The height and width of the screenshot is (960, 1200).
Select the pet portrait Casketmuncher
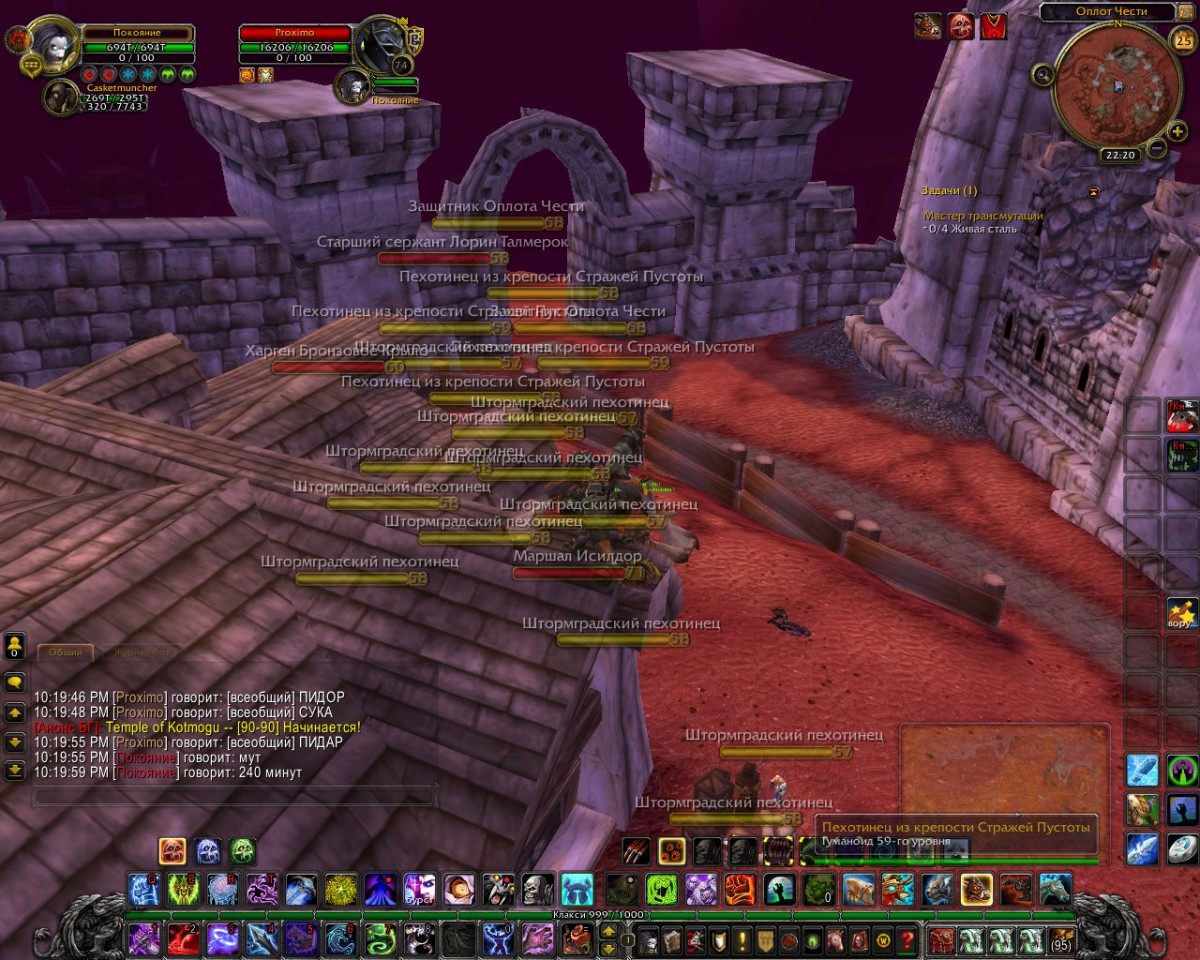(61, 97)
